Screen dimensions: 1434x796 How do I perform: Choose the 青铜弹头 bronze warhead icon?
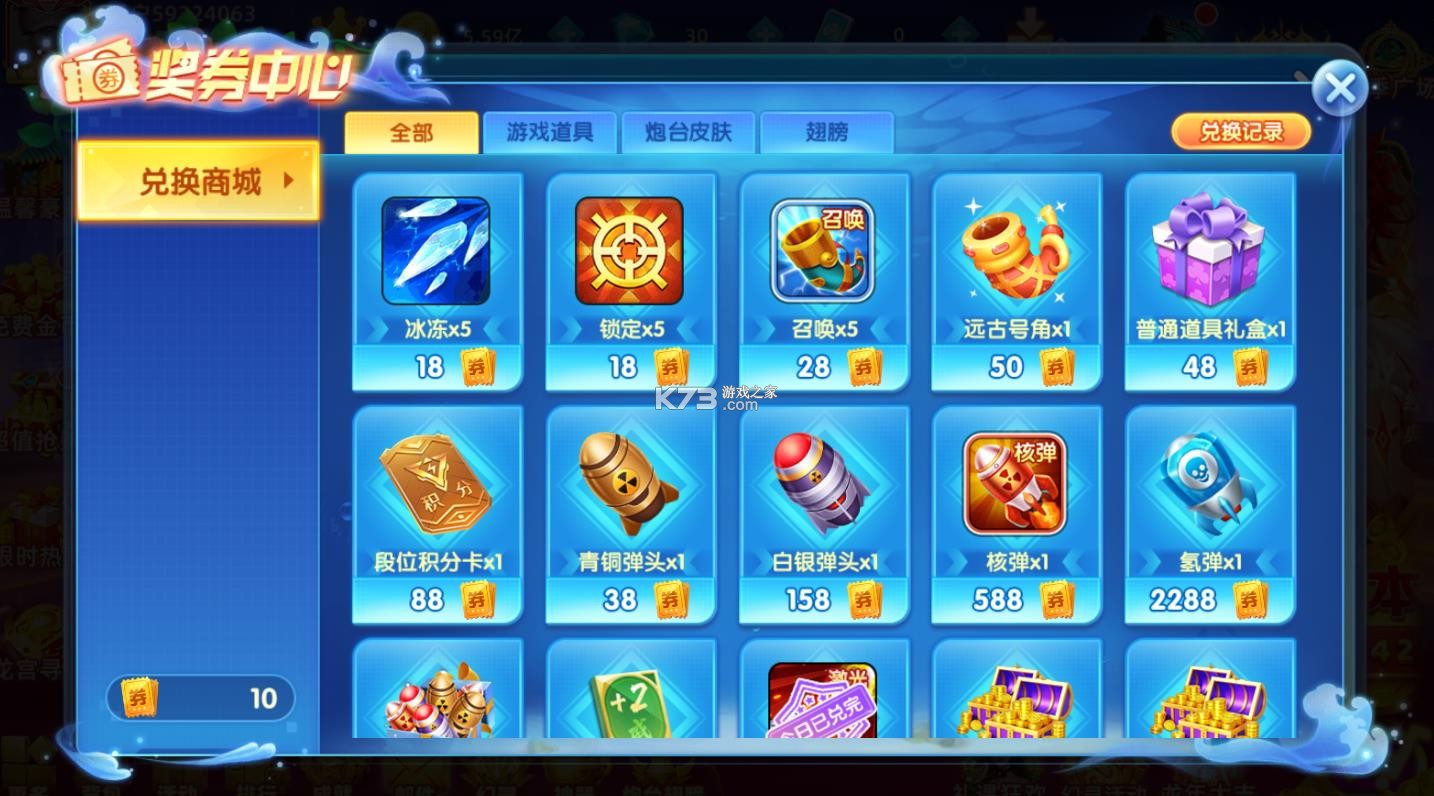click(629, 484)
